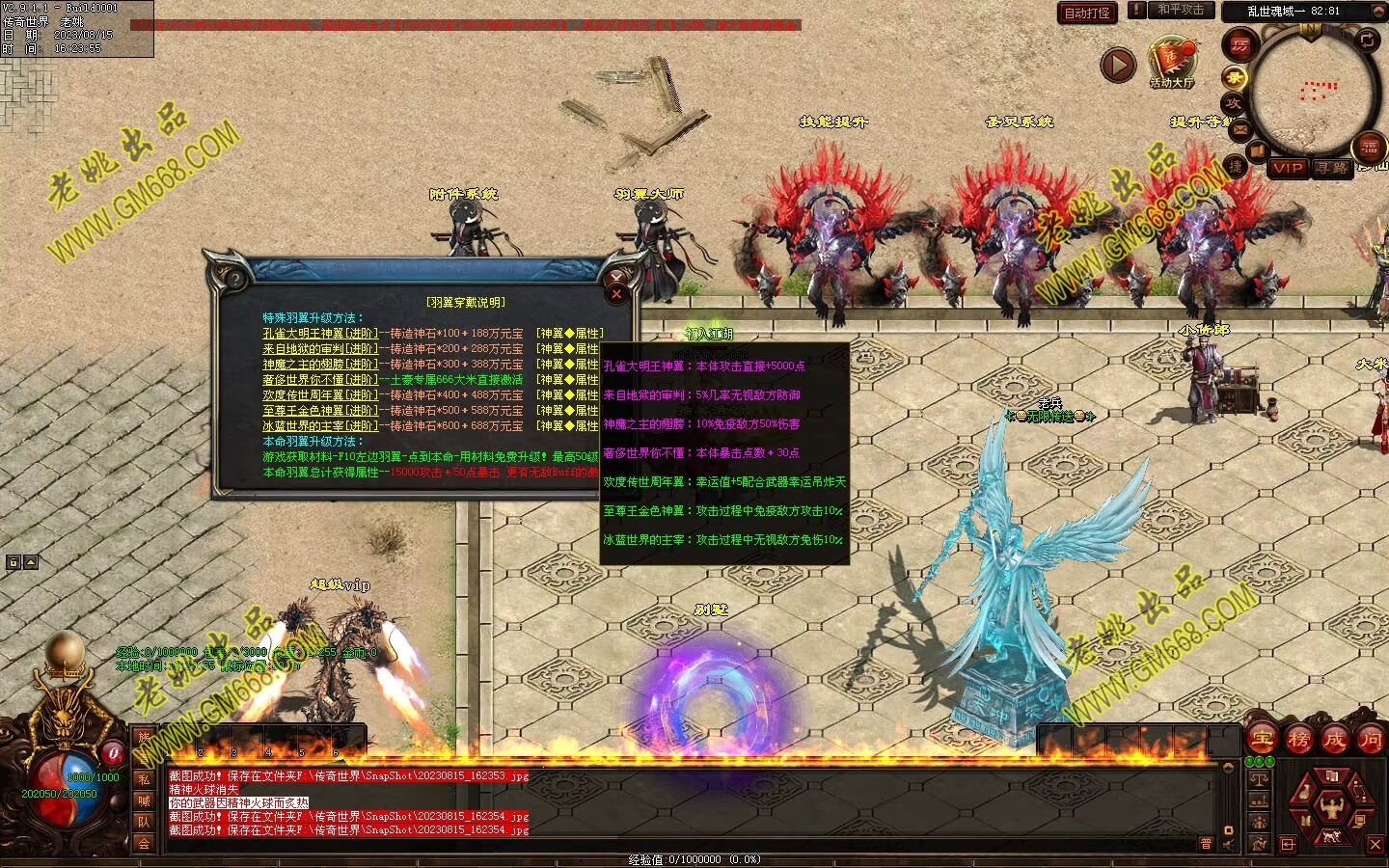The width and height of the screenshot is (1389, 868).
Task: Open the bag pouch icon
Action: [x=1304, y=793]
